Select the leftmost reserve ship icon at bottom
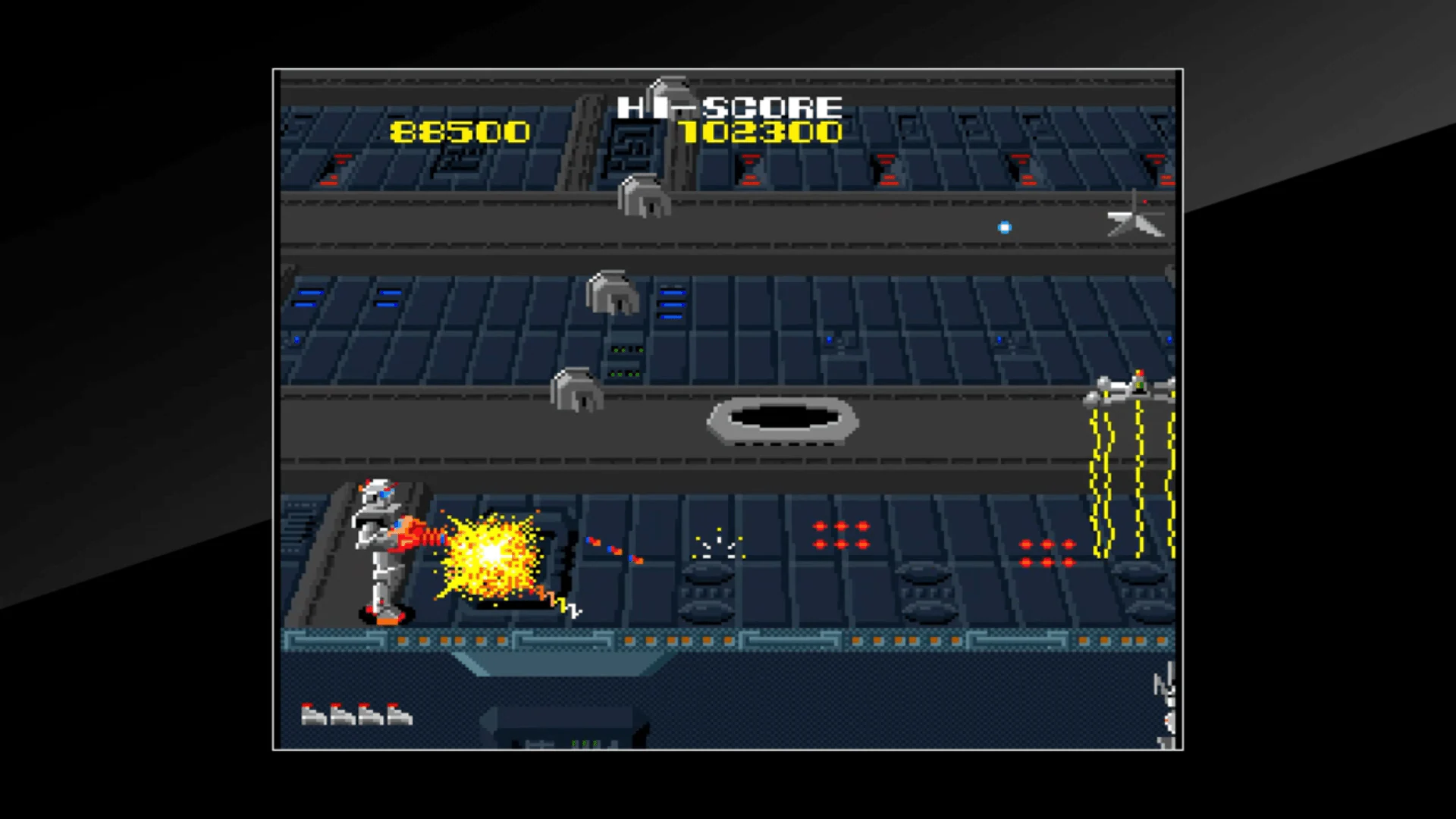This screenshot has width=1456, height=819. (313, 714)
